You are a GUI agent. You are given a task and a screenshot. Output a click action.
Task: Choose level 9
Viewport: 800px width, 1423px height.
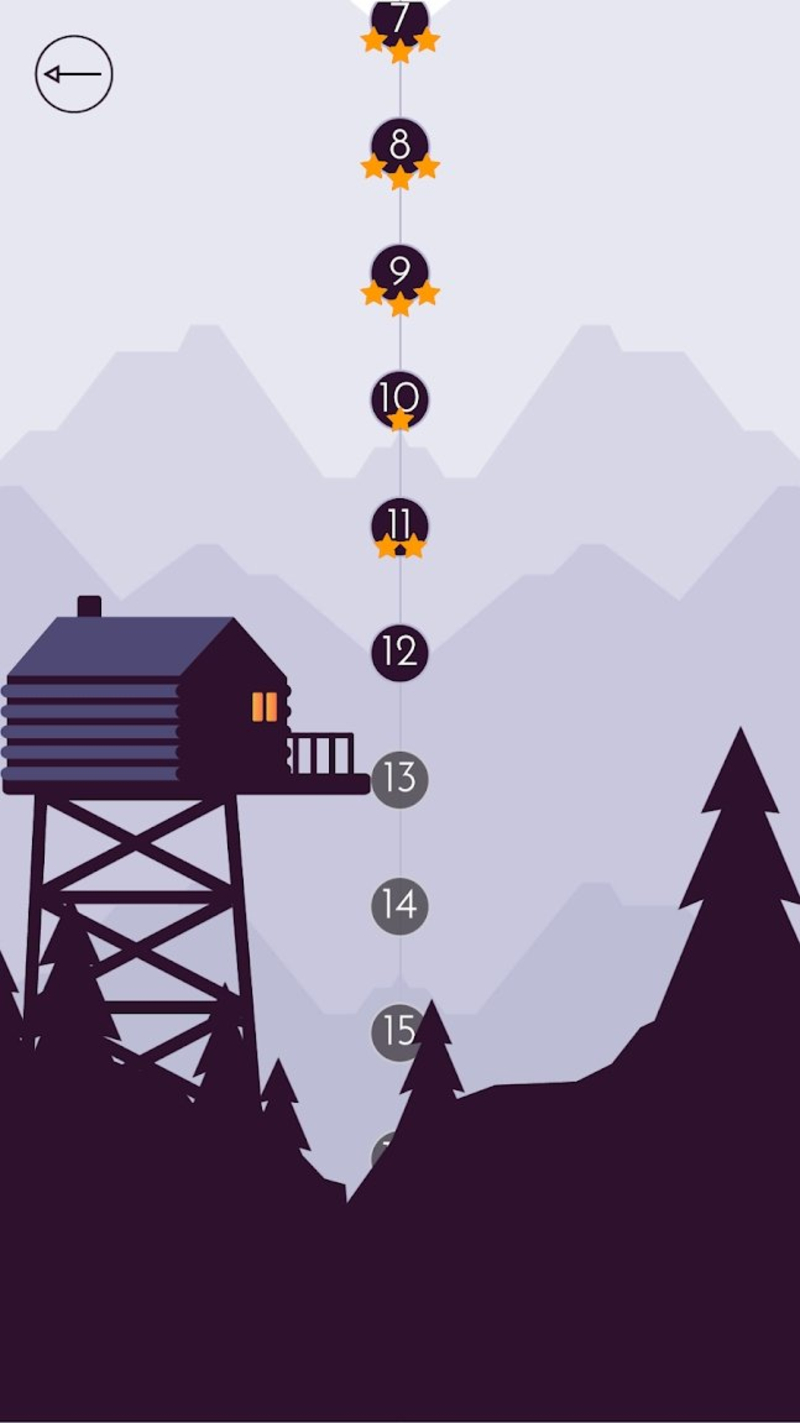point(400,273)
